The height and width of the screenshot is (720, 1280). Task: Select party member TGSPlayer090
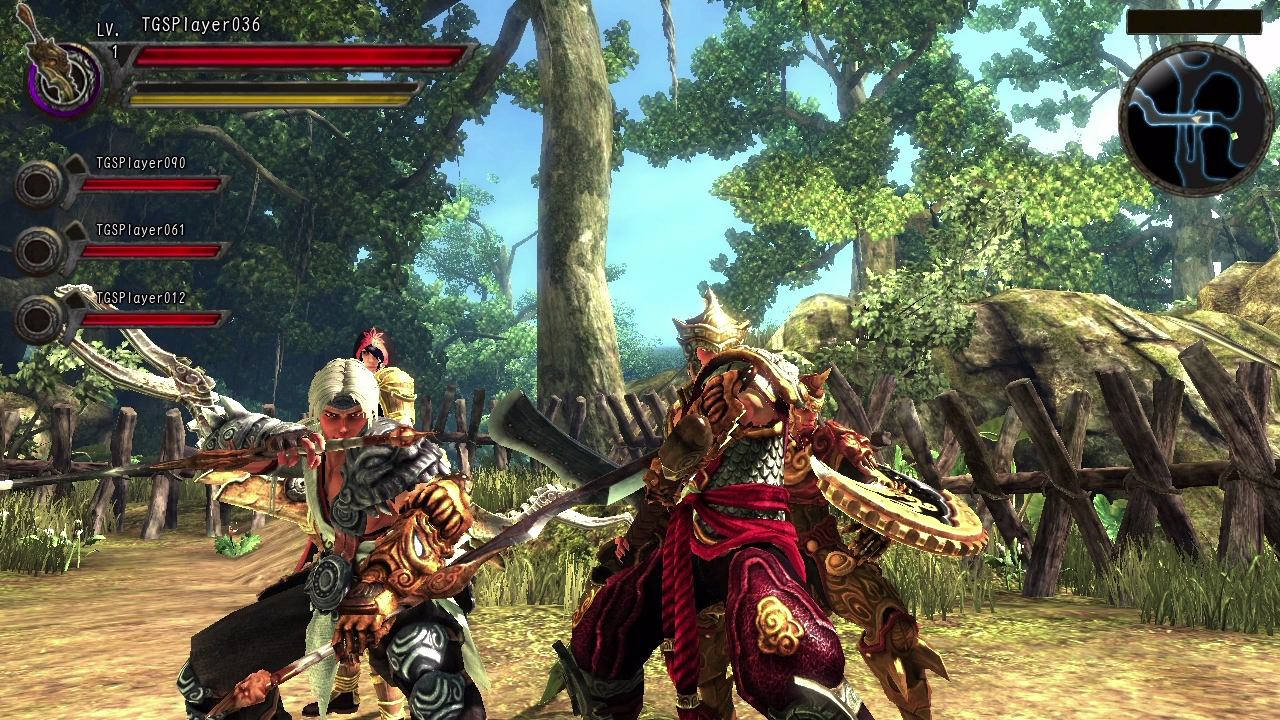(x=140, y=163)
